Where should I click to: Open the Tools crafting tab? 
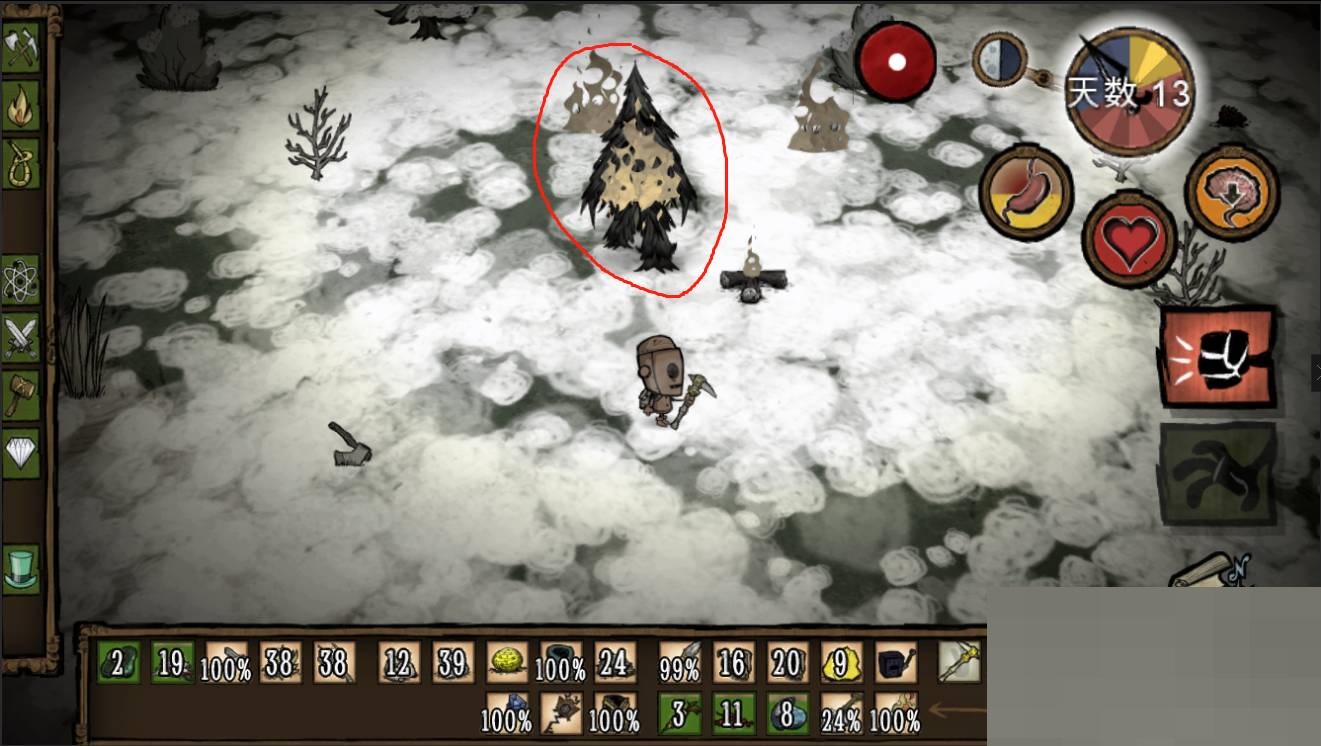pos(20,48)
